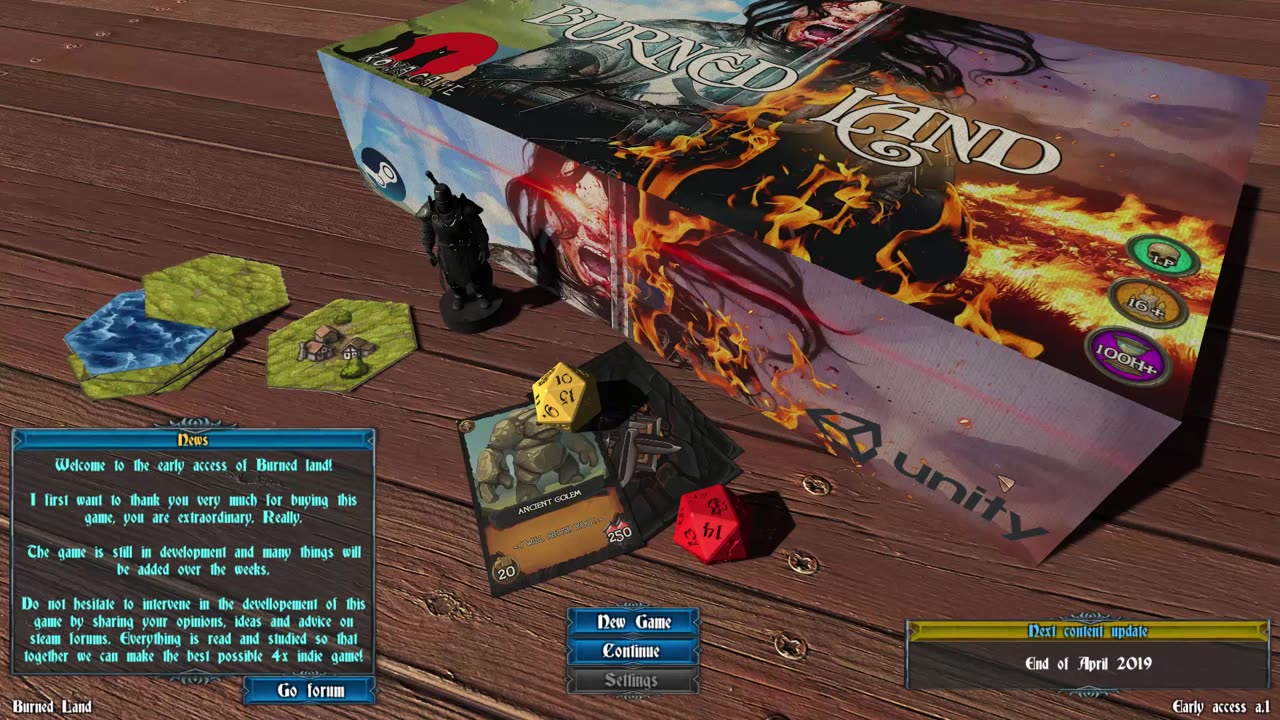Choose the Continue menu button
This screenshot has width=1280, height=720.
633,651
